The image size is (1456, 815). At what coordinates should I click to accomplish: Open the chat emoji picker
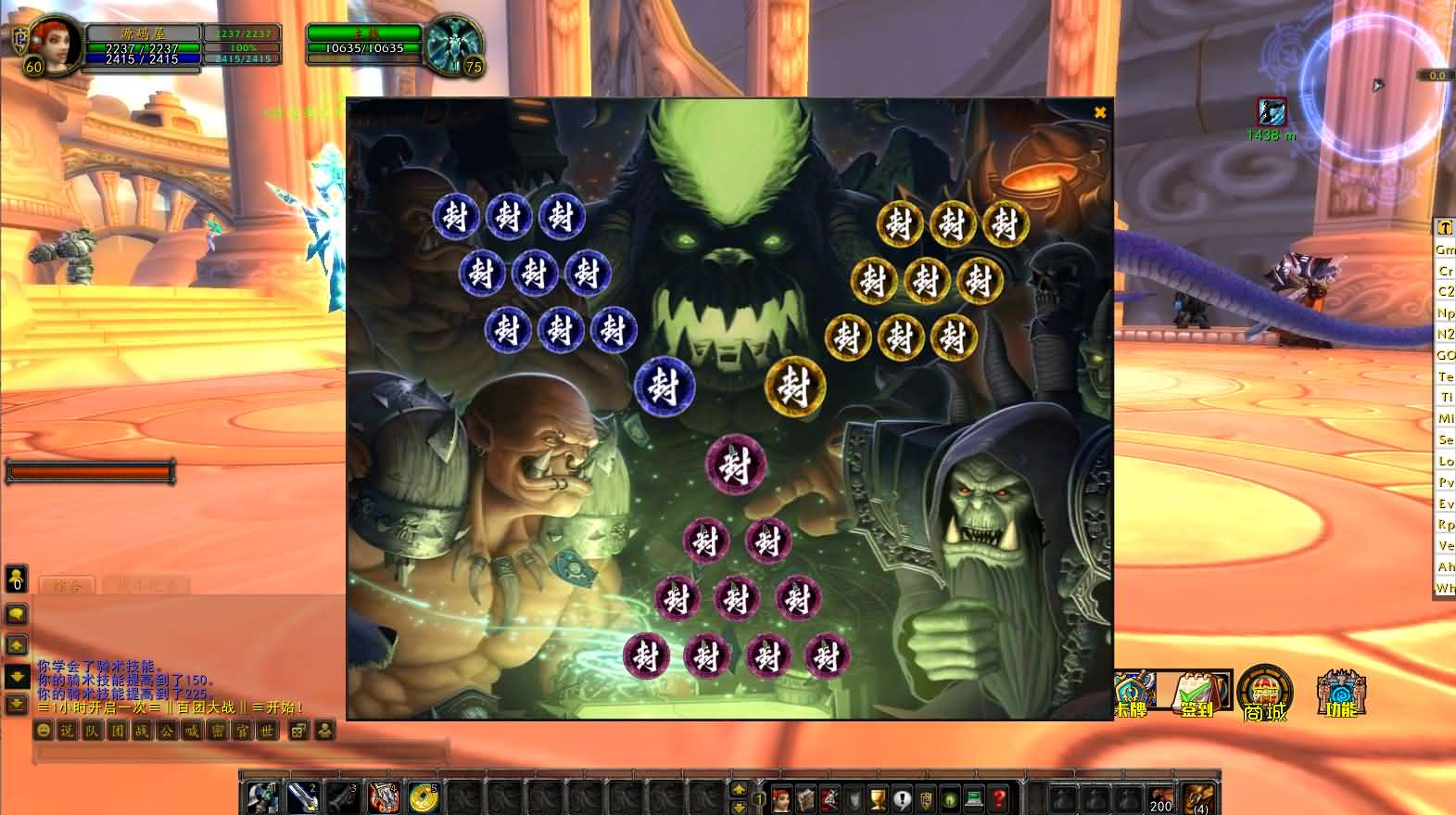pyautogui.click(x=43, y=731)
